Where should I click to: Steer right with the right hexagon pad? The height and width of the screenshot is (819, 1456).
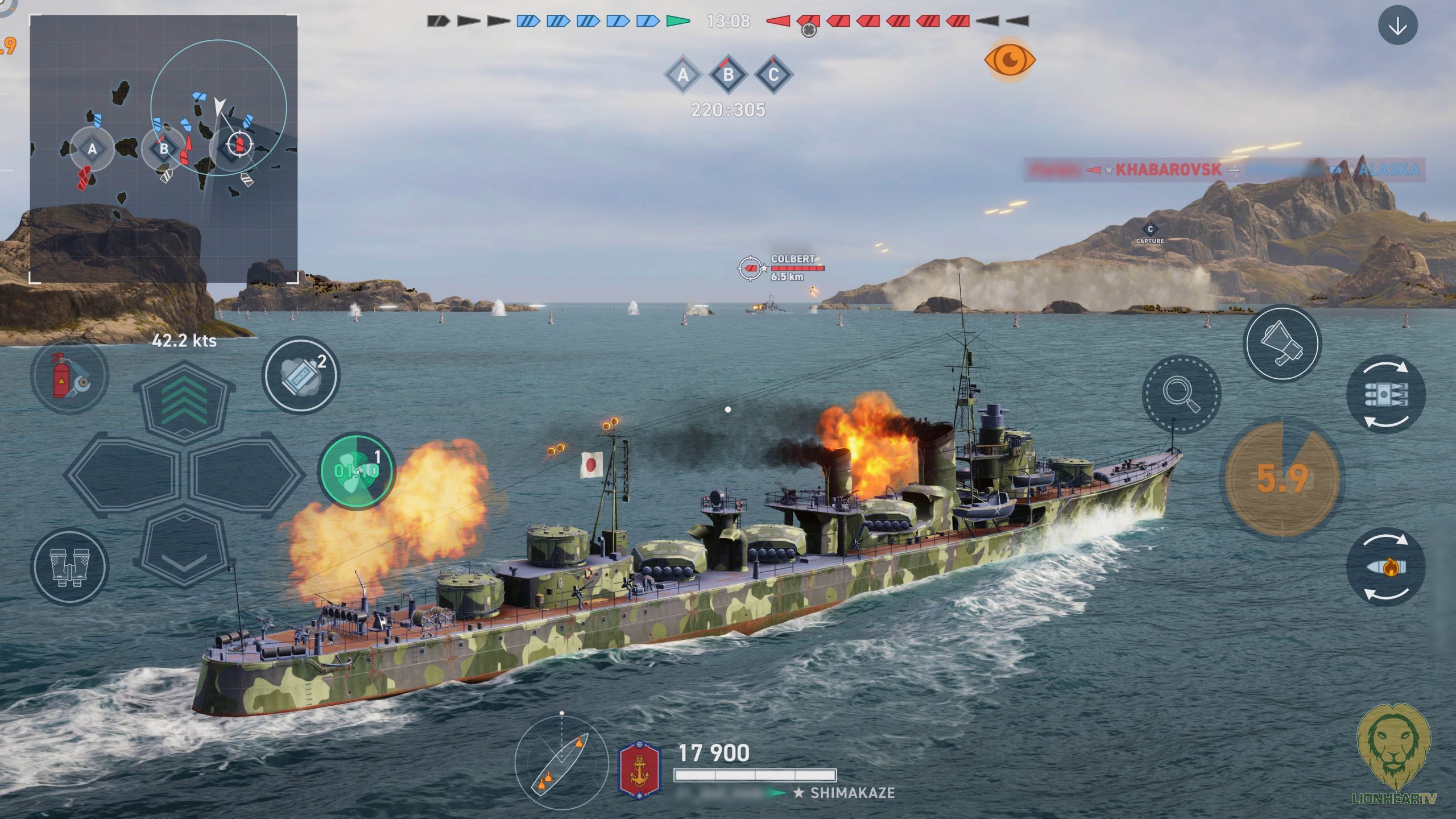(x=245, y=475)
